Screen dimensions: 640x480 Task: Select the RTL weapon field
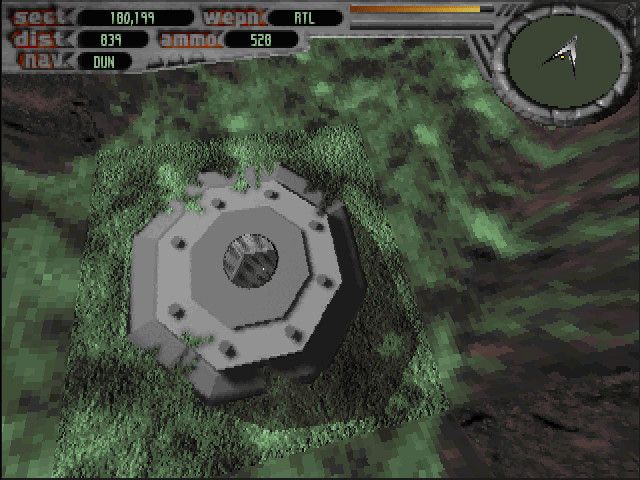coord(305,17)
